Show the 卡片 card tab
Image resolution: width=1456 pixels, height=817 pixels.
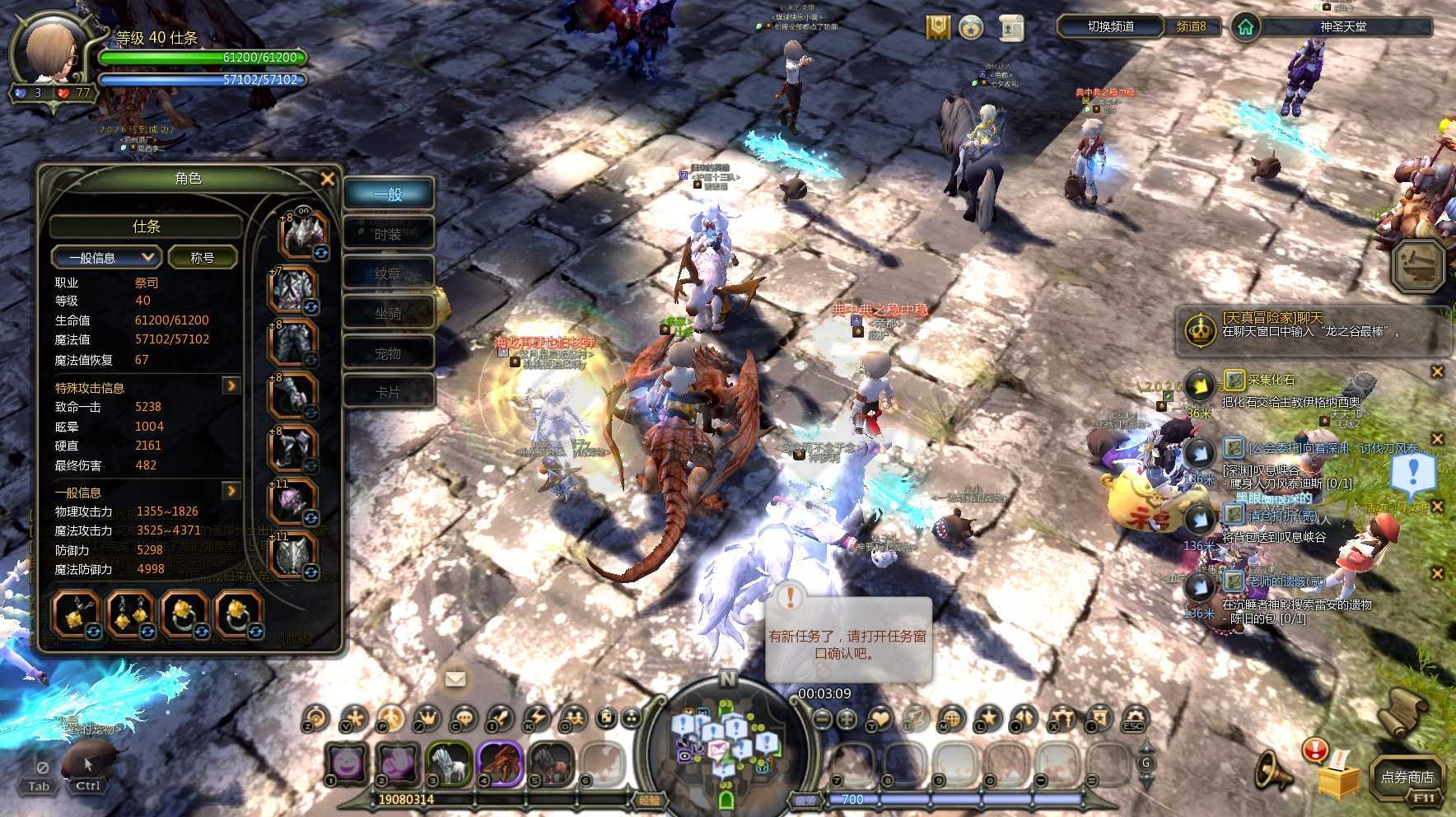coord(388,392)
